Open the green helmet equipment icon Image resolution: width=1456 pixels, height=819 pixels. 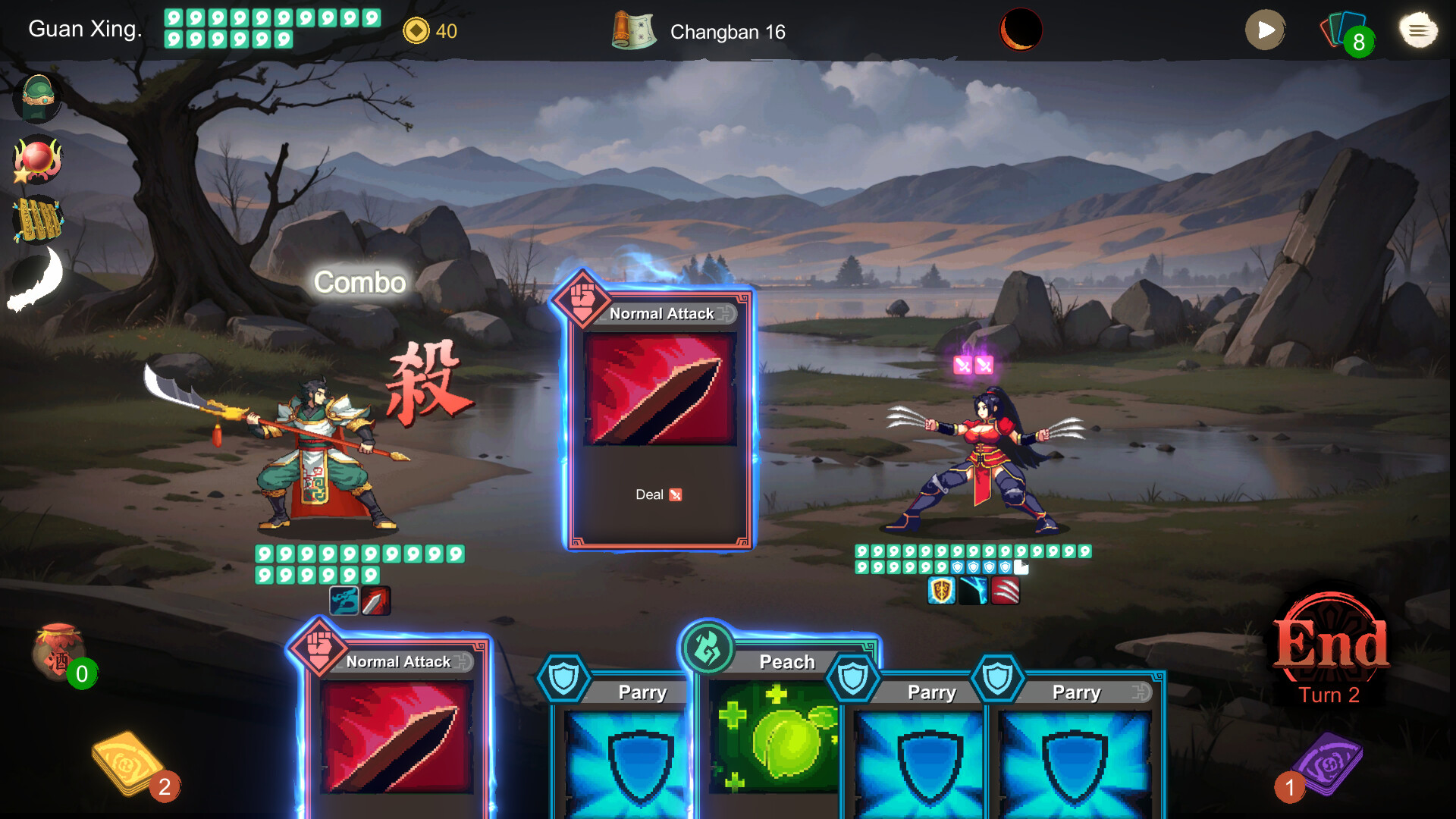click(36, 99)
